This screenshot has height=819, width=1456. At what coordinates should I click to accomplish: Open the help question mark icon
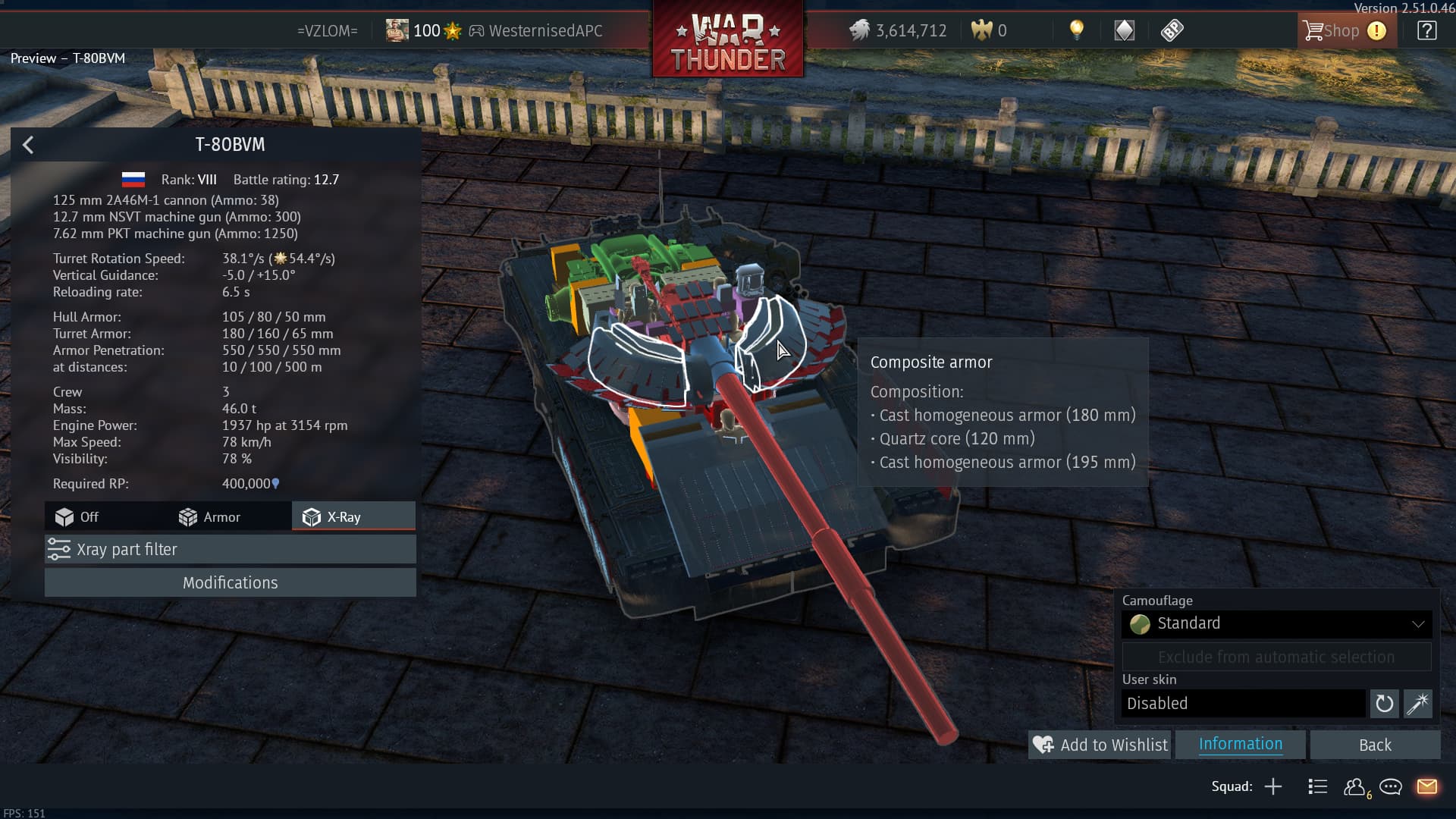click(x=1426, y=31)
